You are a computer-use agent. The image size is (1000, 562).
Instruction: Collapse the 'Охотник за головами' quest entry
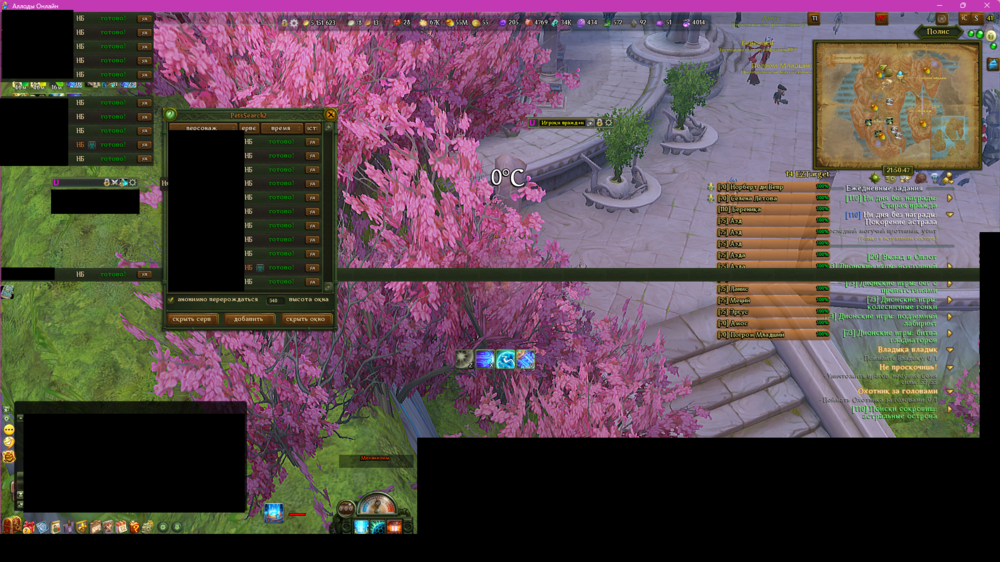pyautogui.click(x=950, y=391)
